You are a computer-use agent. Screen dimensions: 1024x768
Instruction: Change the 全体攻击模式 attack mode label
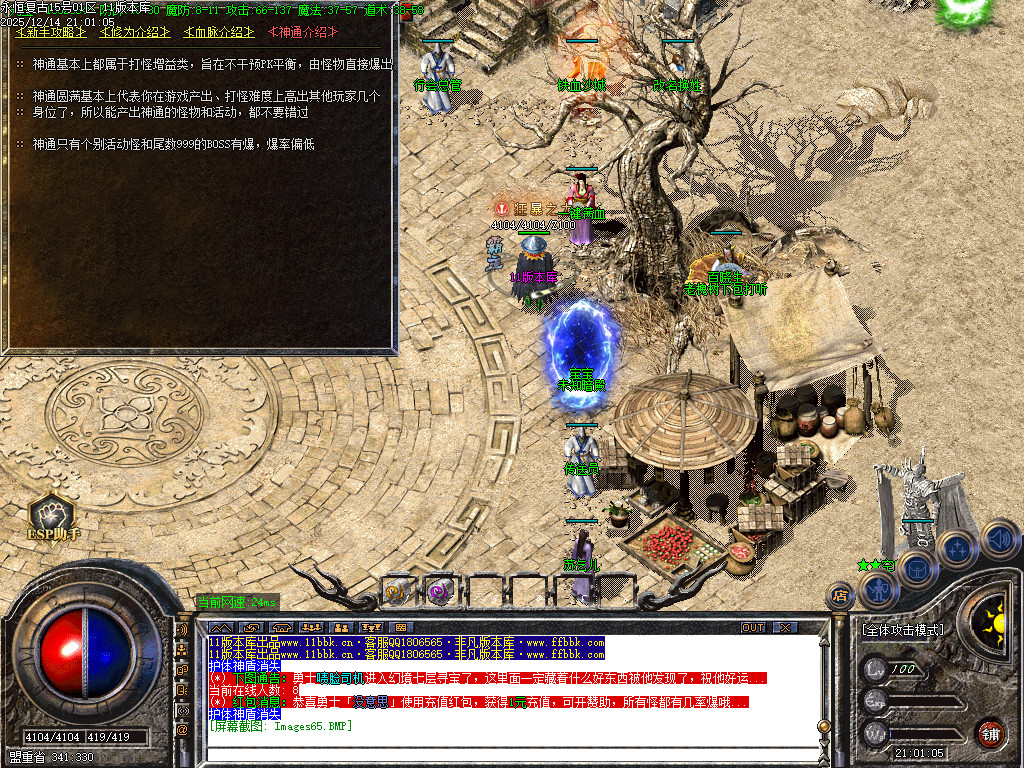tap(902, 630)
